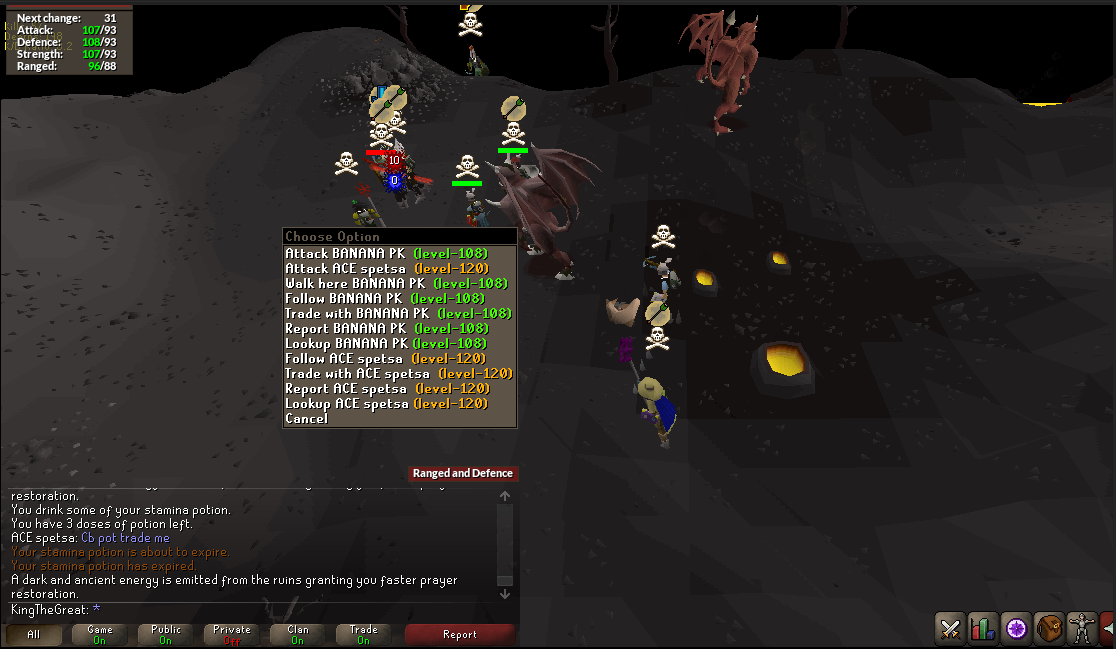This screenshot has height=649, width=1116.
Task: Select Lookup ACE spetsa entry
Action: pos(386,403)
